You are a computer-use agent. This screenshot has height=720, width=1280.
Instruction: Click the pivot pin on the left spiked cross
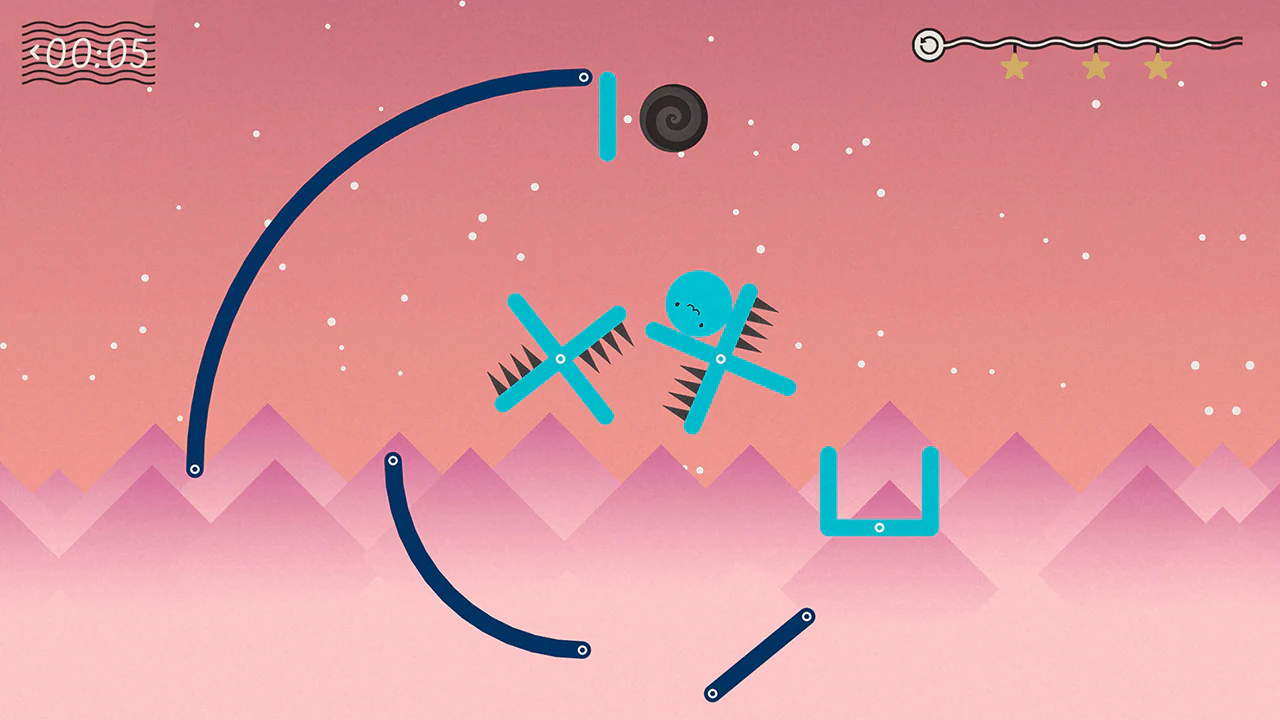pos(560,358)
